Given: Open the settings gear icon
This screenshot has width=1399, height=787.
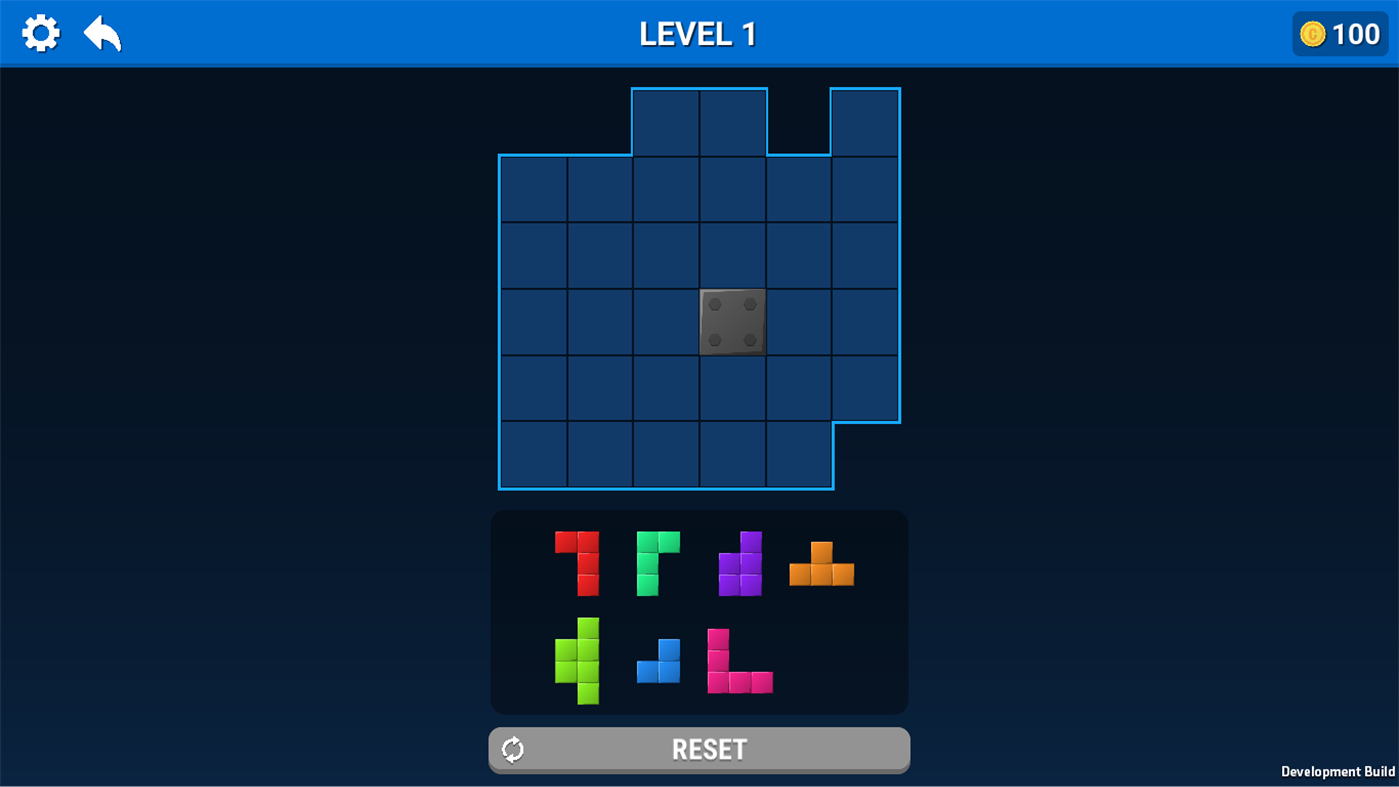Looking at the screenshot, I should tap(40, 32).
